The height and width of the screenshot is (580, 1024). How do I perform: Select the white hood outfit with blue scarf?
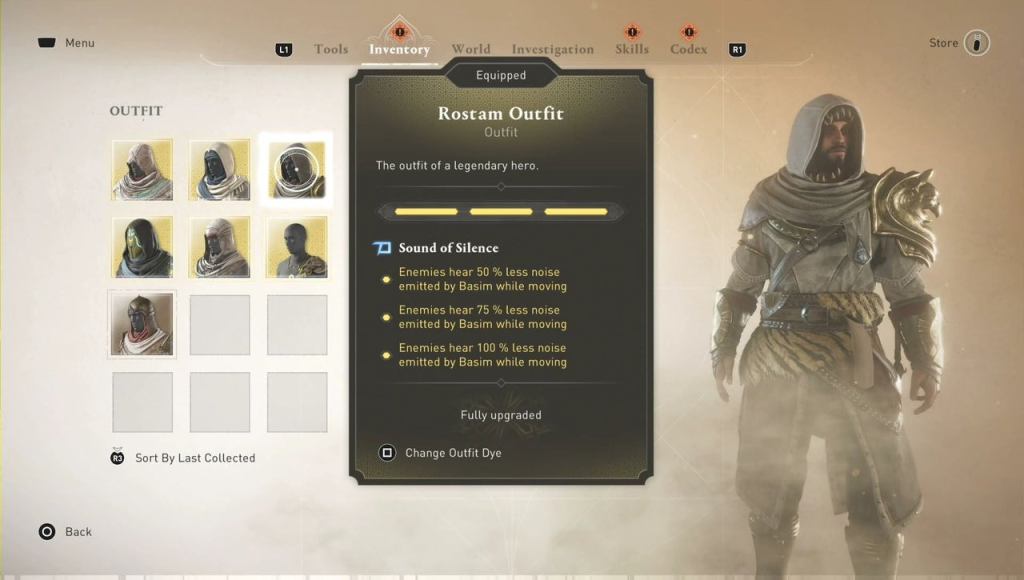pos(220,169)
